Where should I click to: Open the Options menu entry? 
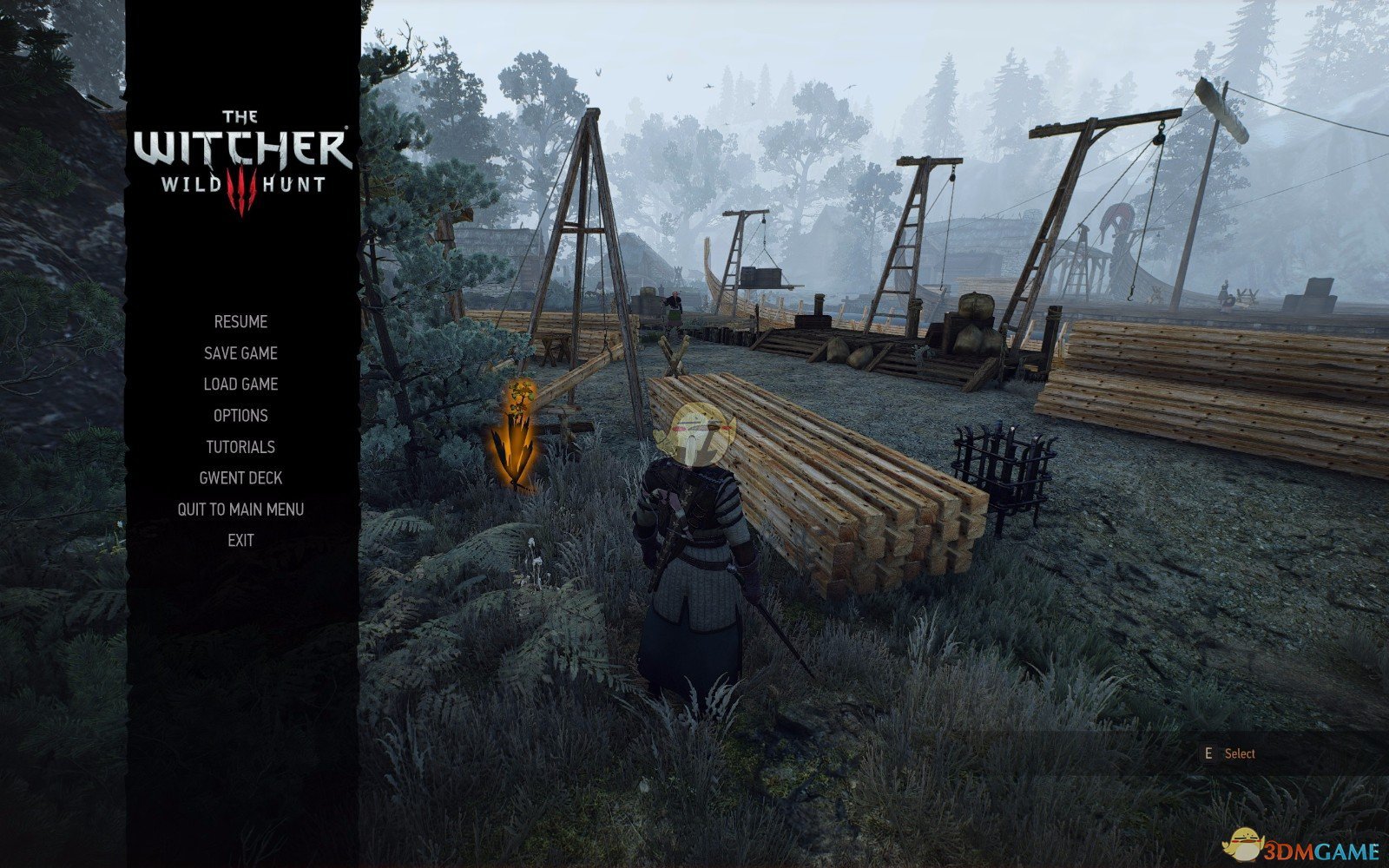pyautogui.click(x=240, y=416)
